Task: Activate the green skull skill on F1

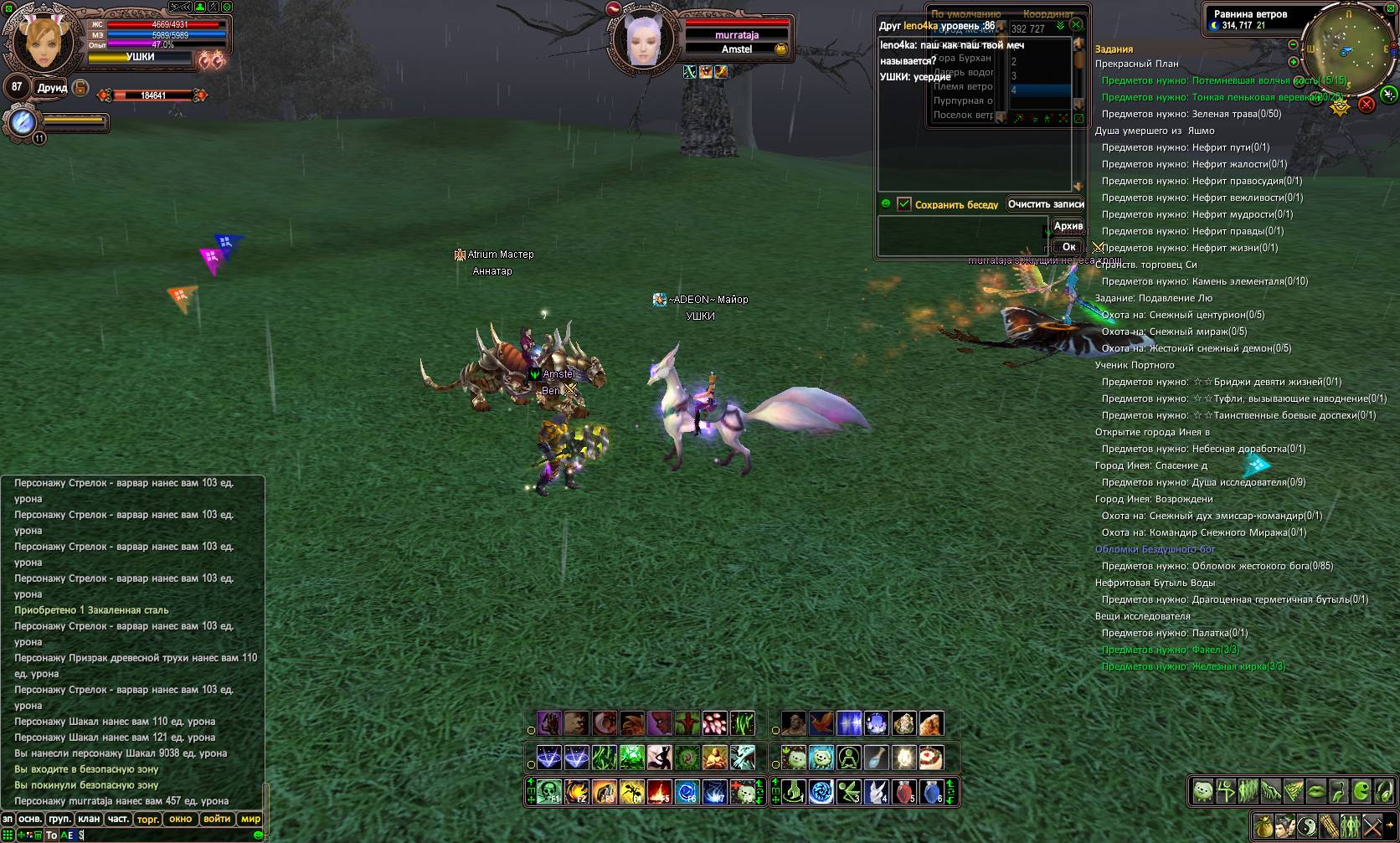Action: [x=549, y=791]
